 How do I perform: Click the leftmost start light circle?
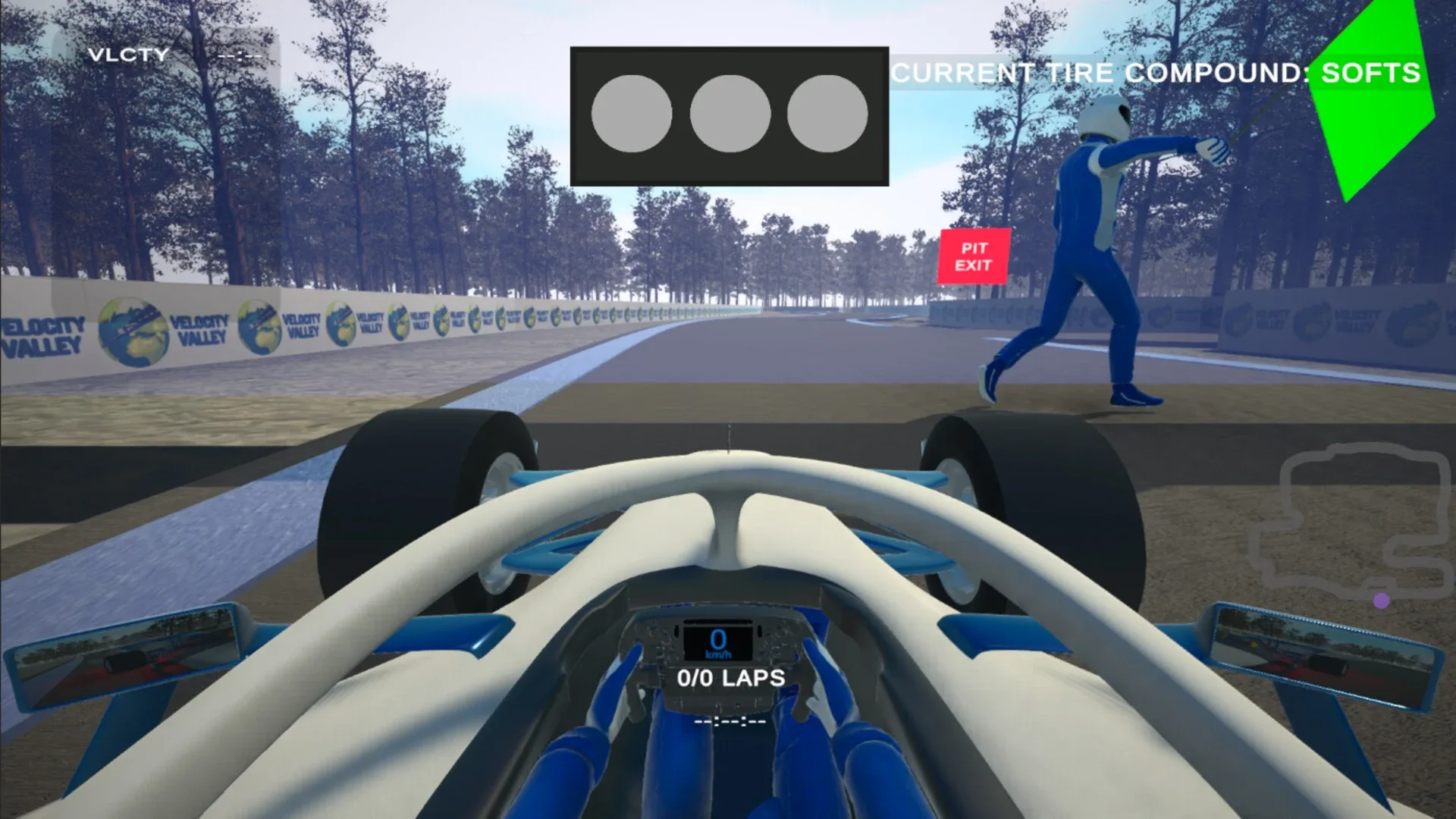631,114
